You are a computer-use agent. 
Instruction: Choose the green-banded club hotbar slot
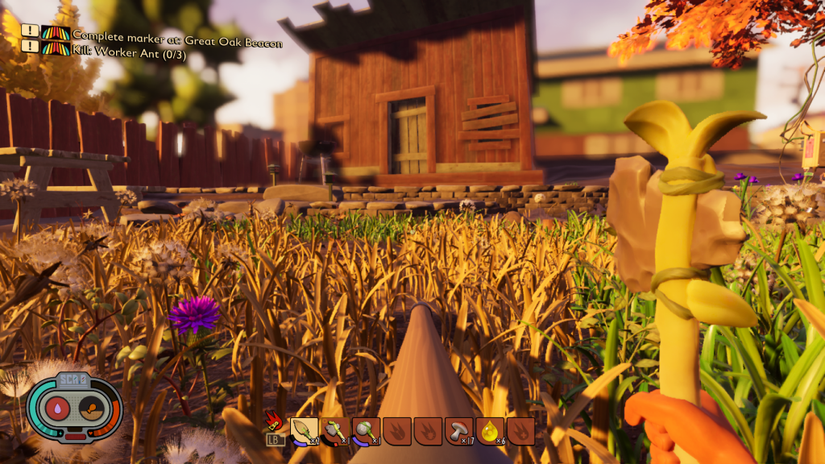pyautogui.click(x=366, y=431)
